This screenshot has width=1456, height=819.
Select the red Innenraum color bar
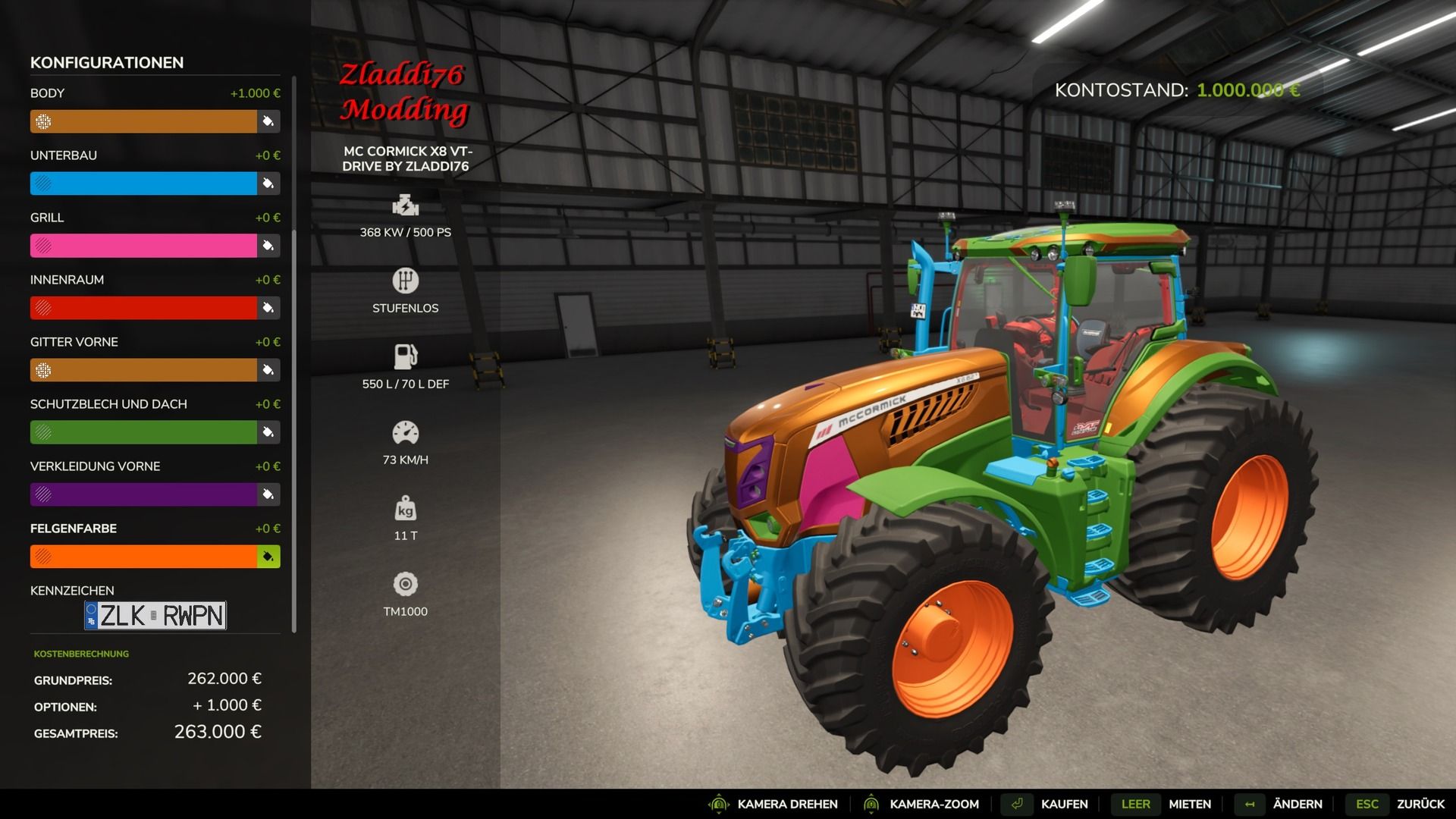pyautogui.click(x=144, y=308)
